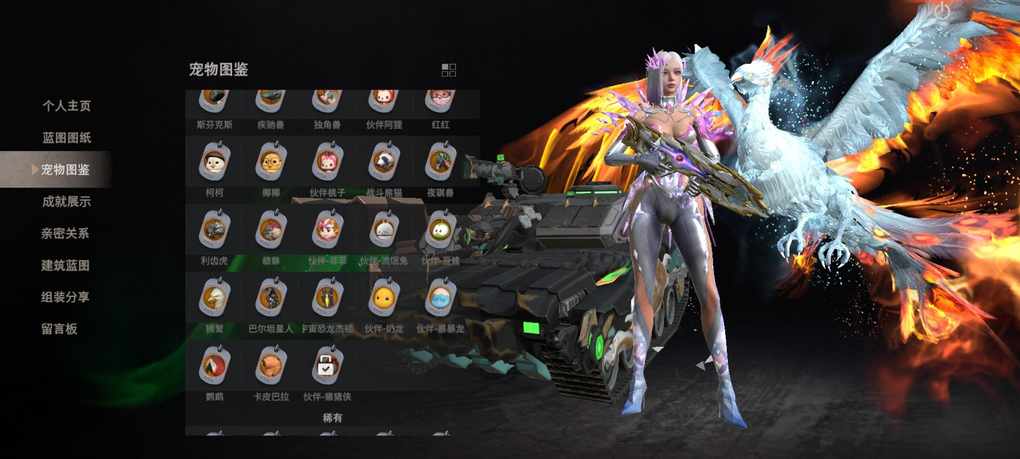Toggle the grid view layout icon

coord(448,70)
